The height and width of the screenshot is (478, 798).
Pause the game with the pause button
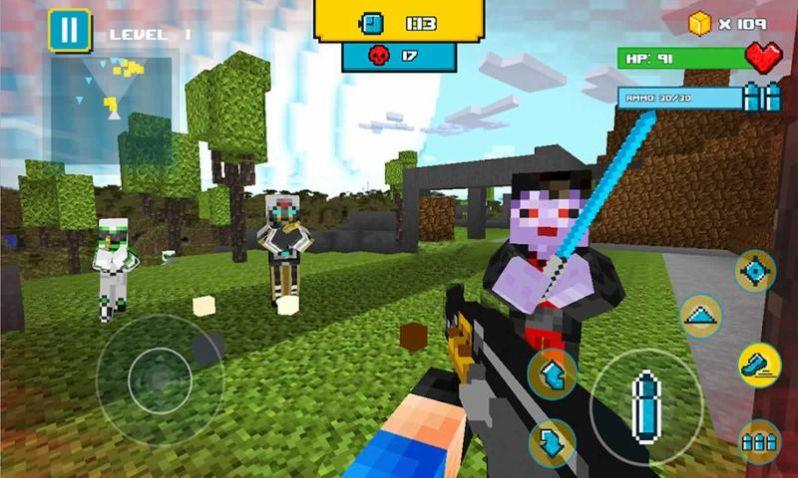pyautogui.click(x=69, y=30)
